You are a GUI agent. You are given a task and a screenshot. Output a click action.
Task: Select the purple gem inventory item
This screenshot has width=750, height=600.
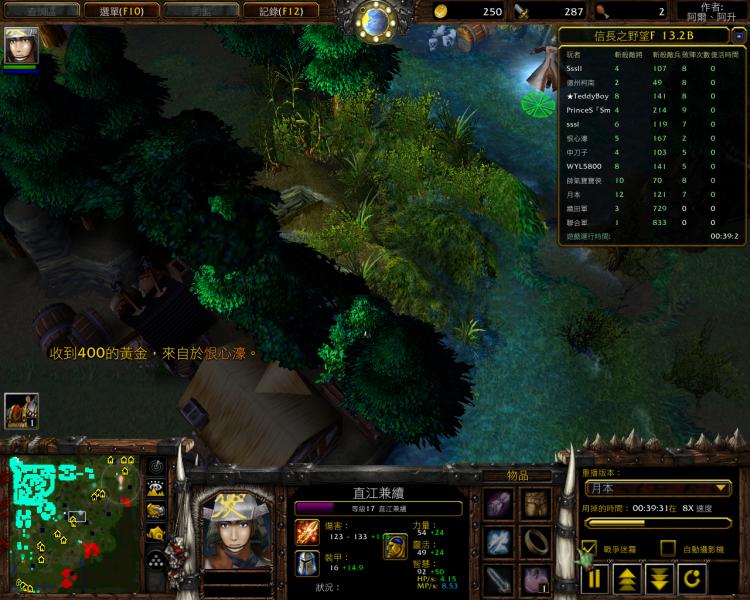(x=499, y=505)
